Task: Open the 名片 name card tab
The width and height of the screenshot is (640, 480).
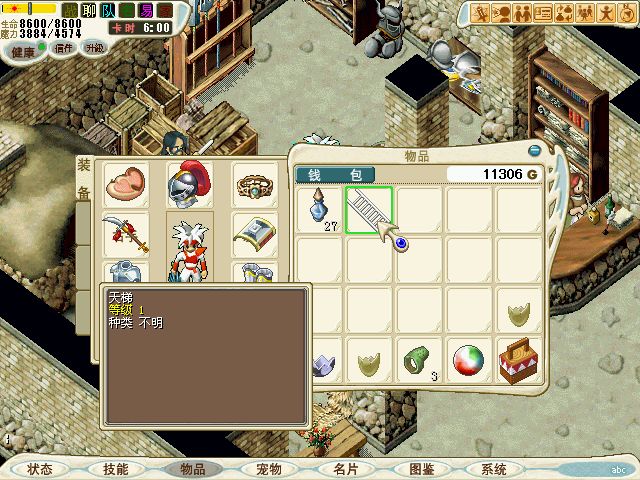Action: point(345,468)
